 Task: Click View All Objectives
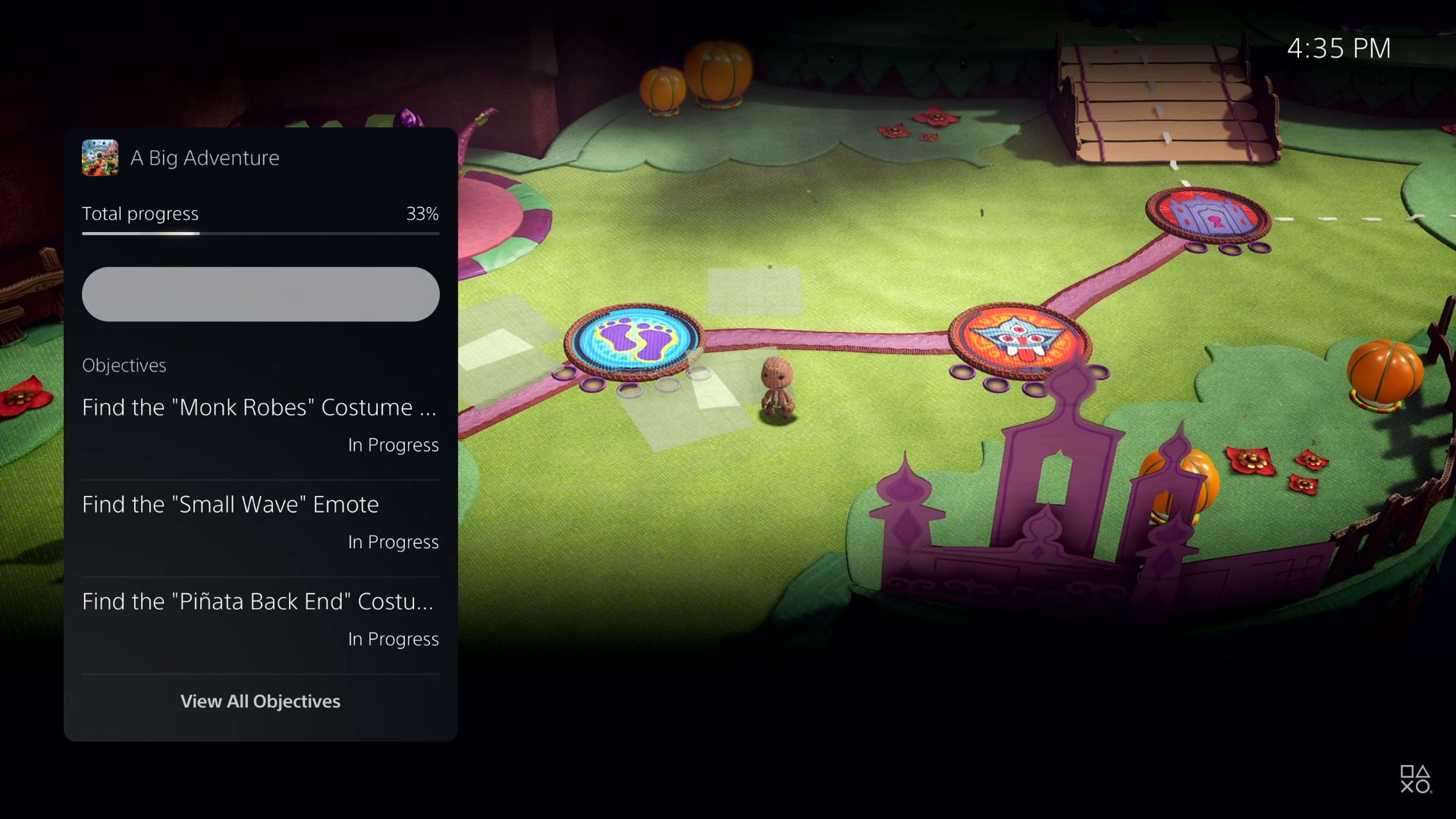[260, 701]
